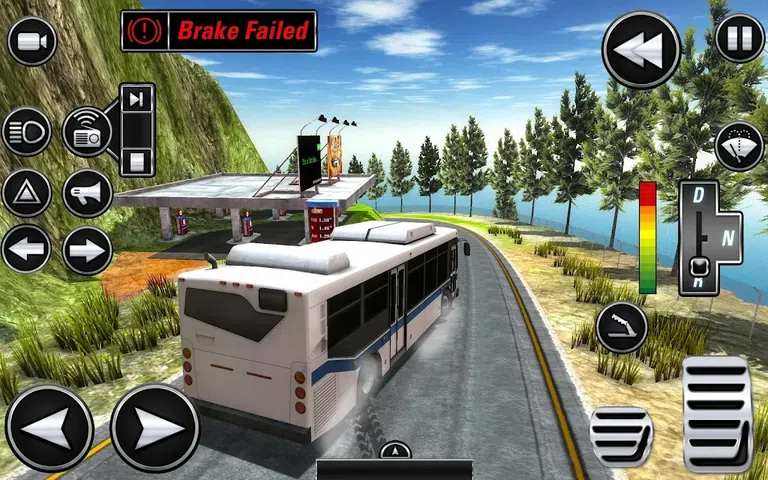This screenshot has width=768, height=480.
Task: Stop the radio playback
Action: (x=137, y=160)
